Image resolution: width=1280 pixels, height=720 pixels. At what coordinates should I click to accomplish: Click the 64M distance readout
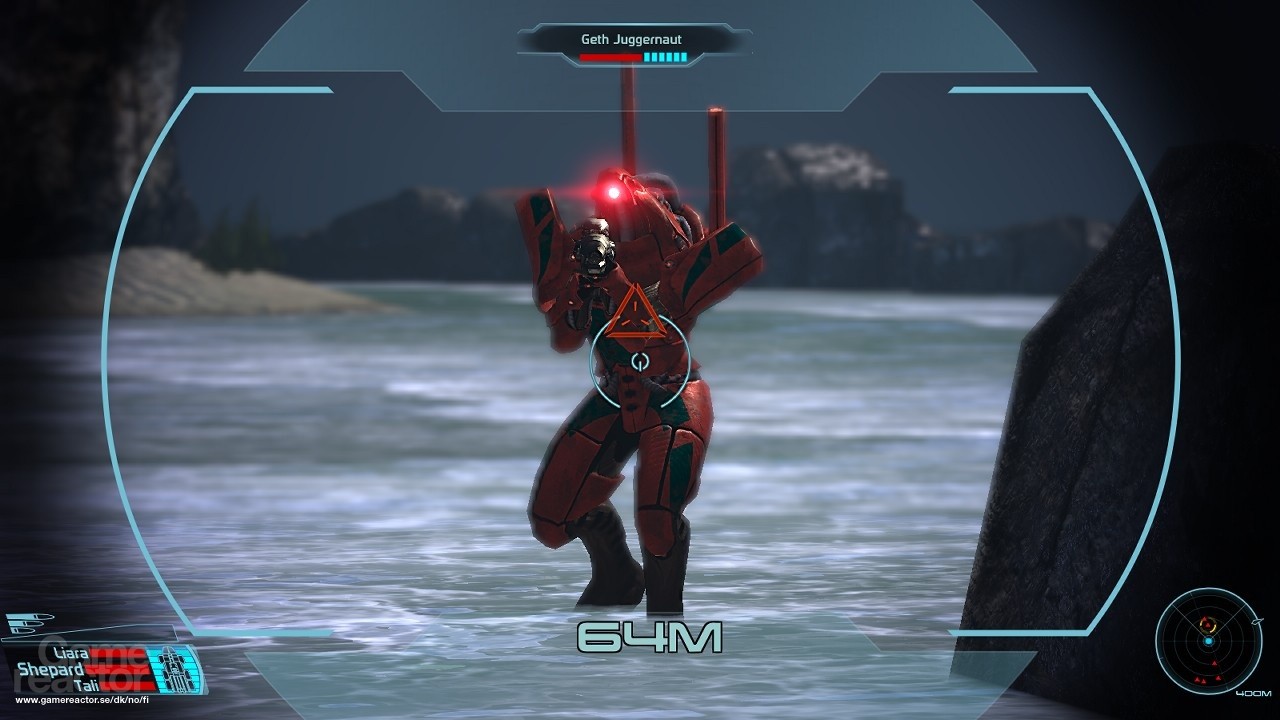[x=650, y=635]
